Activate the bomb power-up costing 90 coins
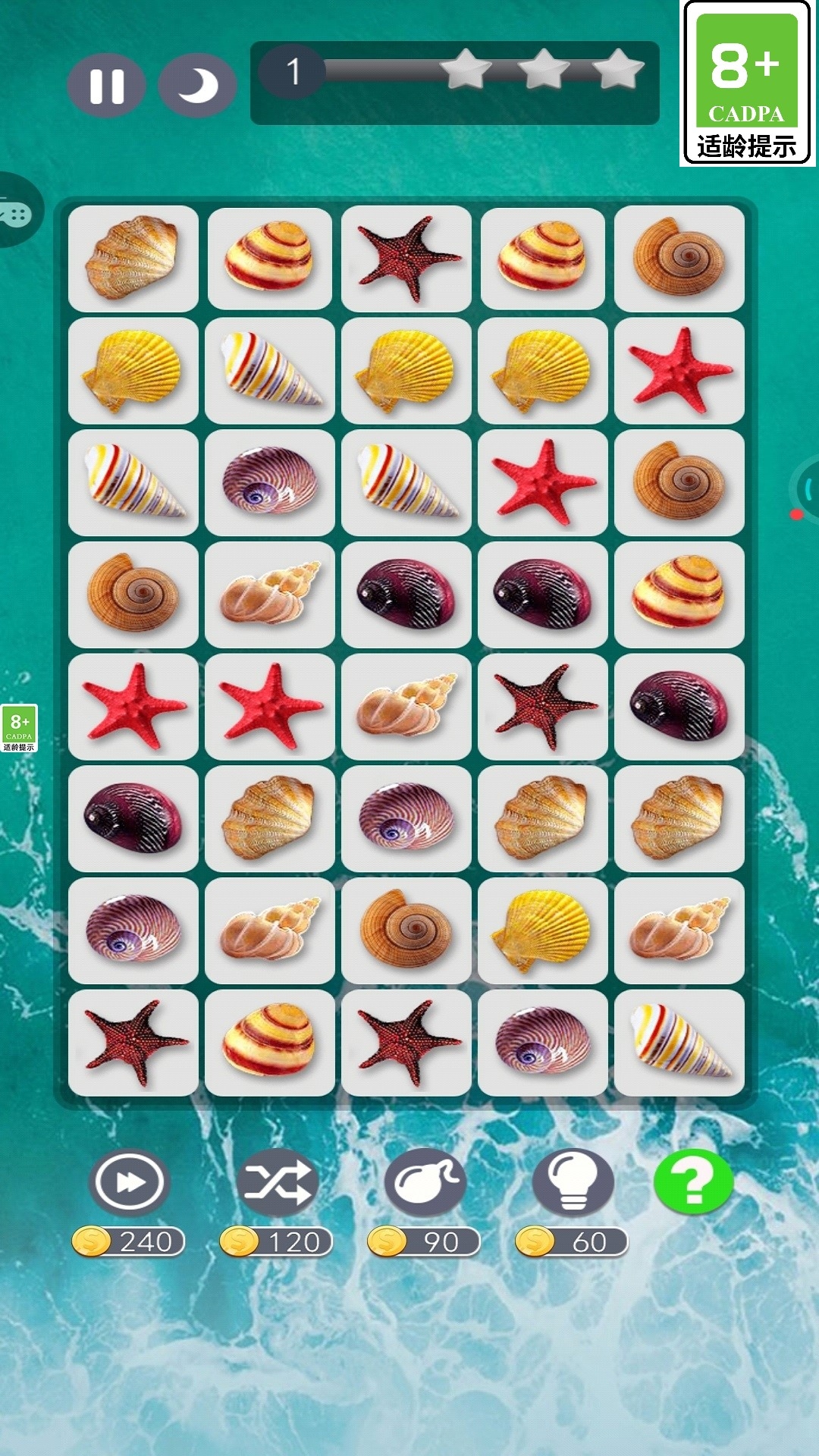This screenshot has width=819, height=1456. (425, 1181)
